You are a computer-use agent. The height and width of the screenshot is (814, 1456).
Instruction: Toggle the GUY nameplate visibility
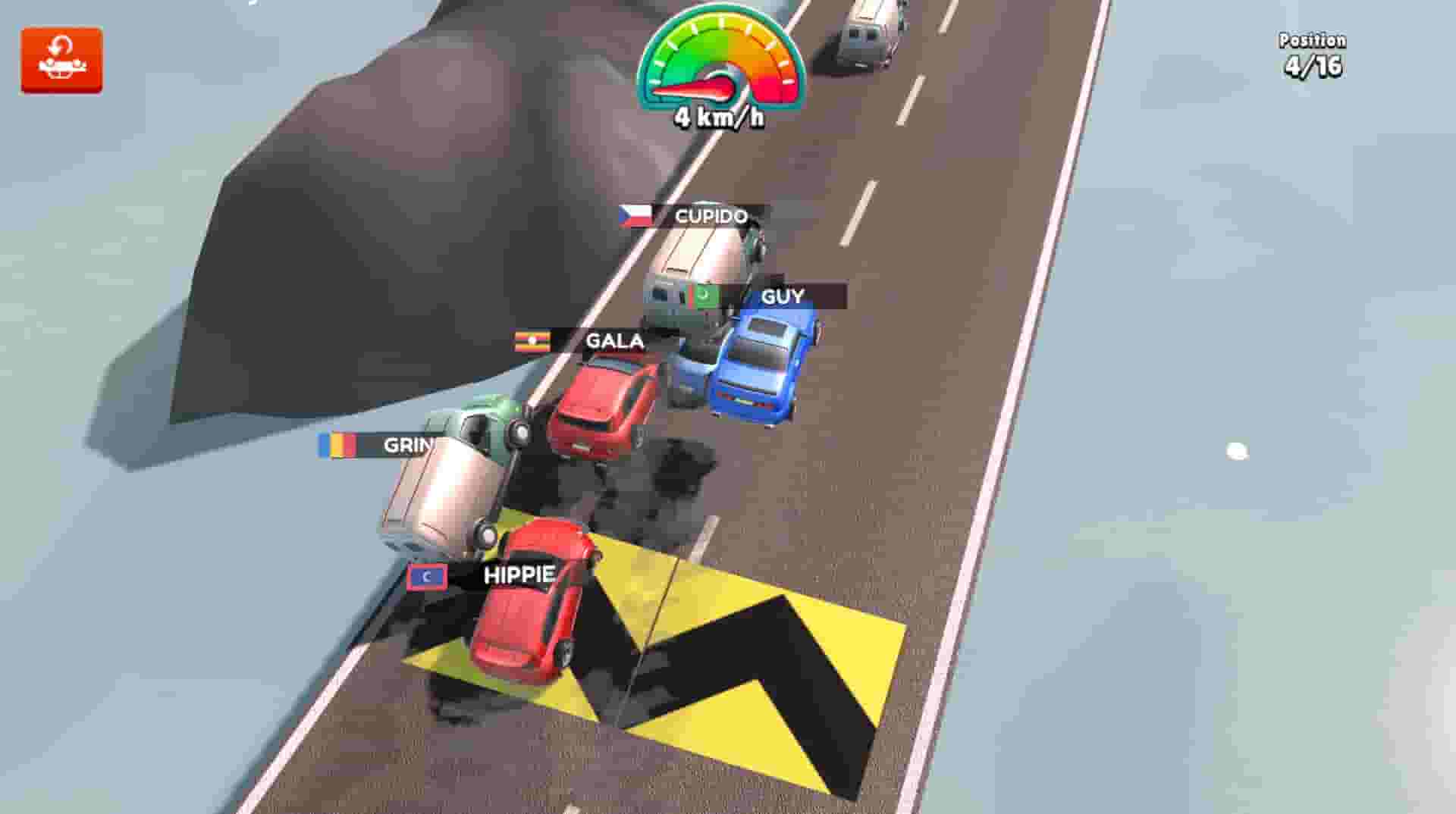[x=785, y=297]
